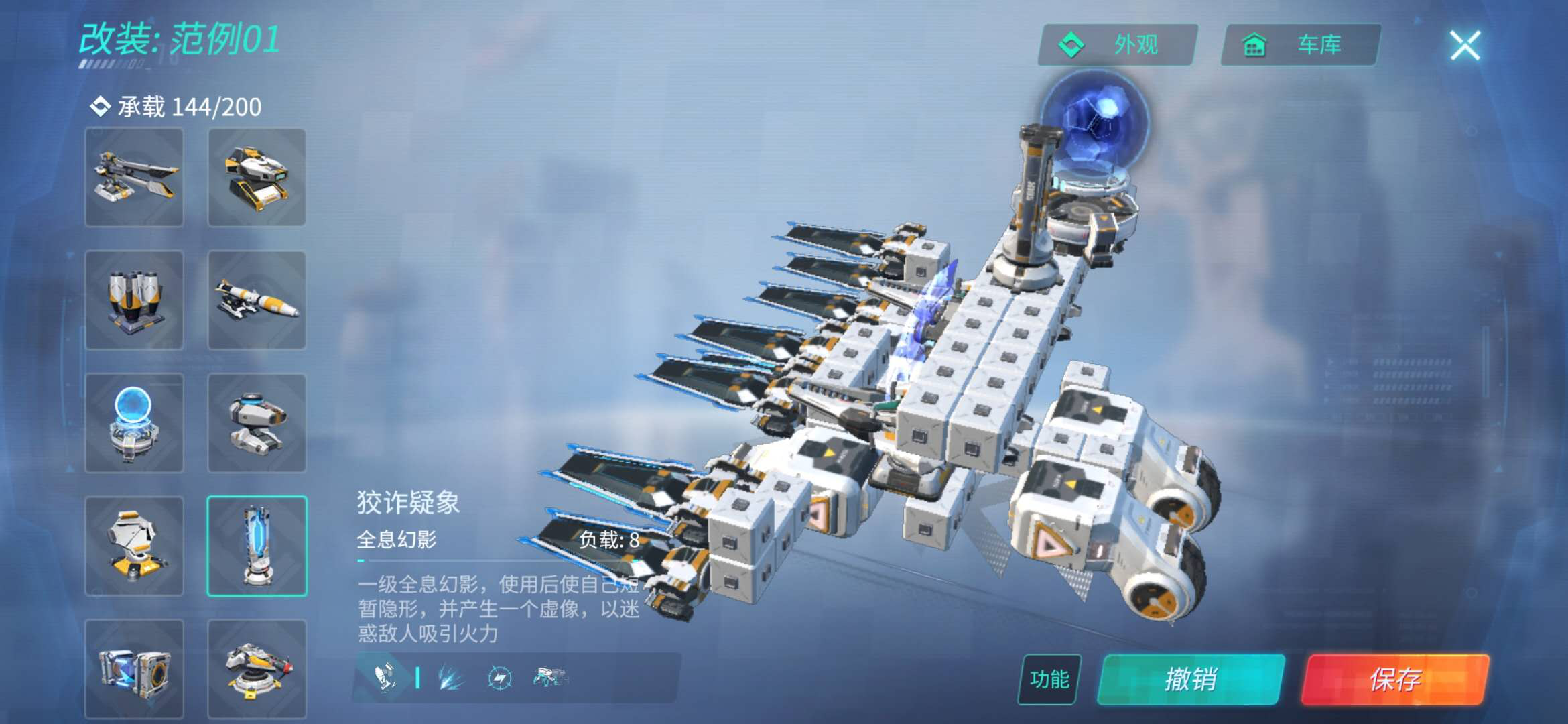Open the 功能 function button
1568x724 pixels.
1049,679
